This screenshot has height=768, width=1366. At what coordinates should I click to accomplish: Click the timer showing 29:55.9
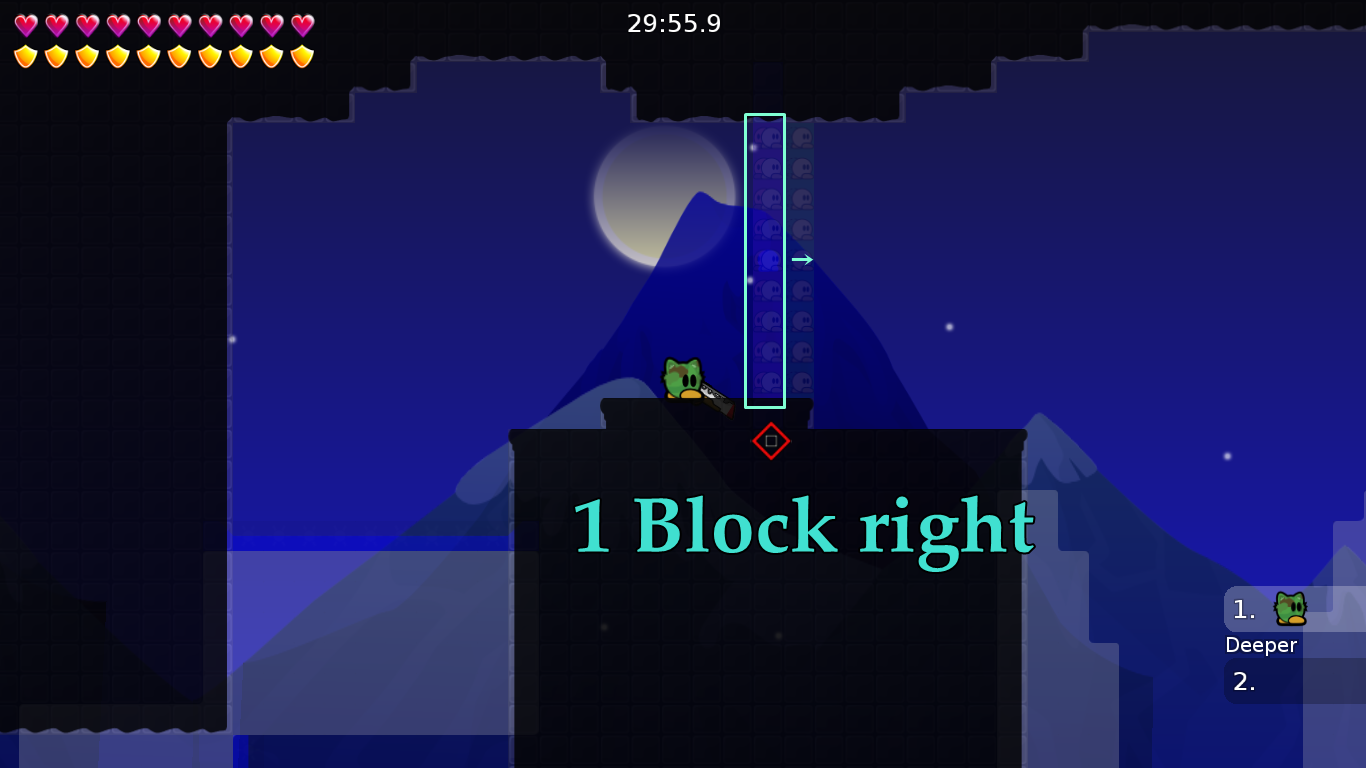pyautogui.click(x=672, y=24)
